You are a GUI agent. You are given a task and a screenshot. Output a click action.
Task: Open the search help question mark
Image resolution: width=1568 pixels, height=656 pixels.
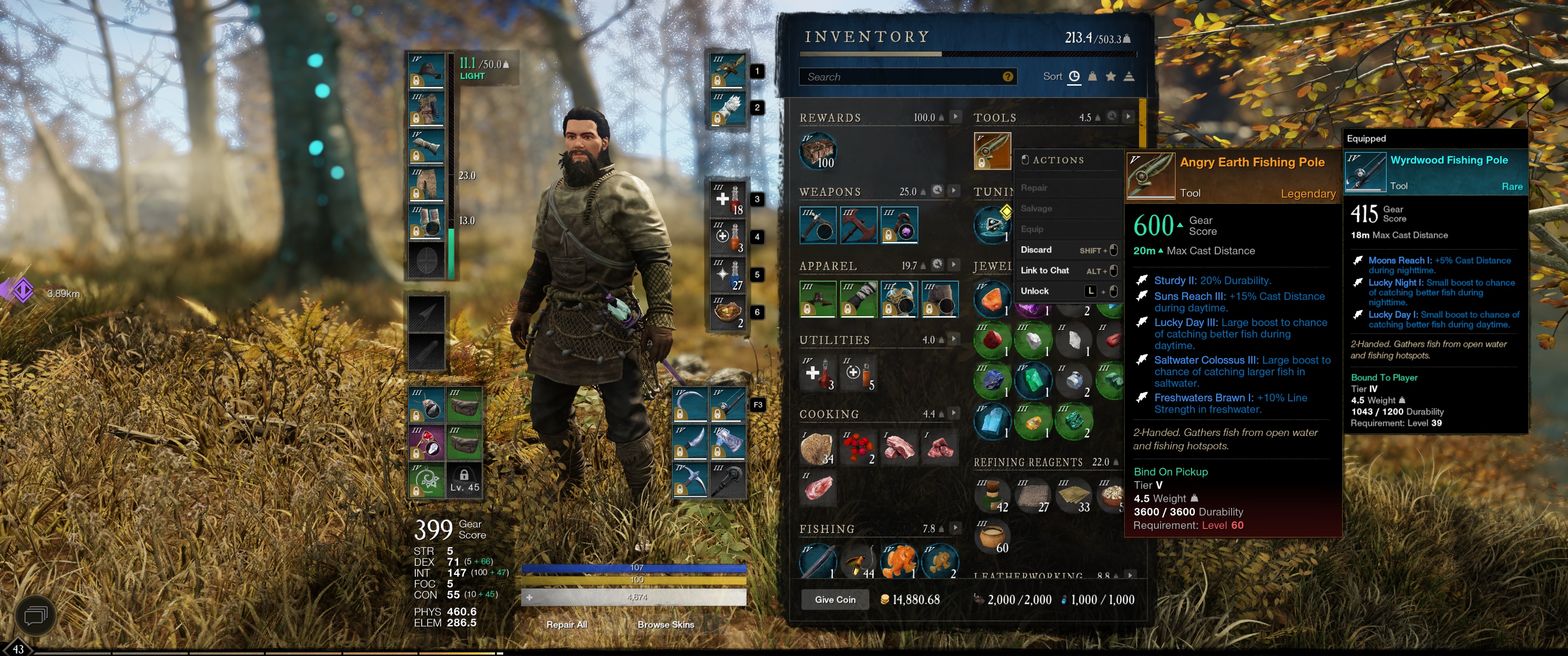[1008, 76]
